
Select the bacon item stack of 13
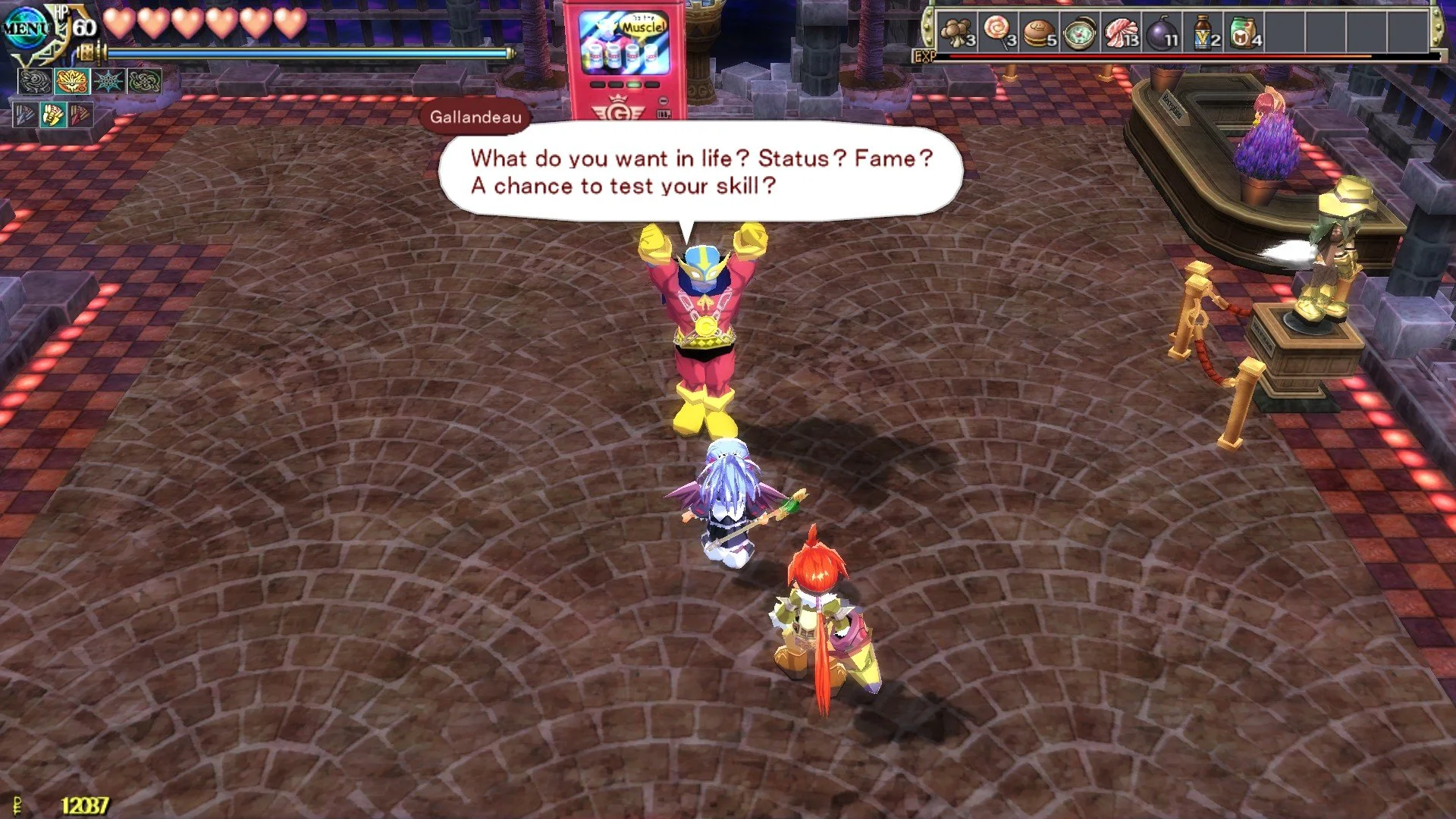point(1121,32)
